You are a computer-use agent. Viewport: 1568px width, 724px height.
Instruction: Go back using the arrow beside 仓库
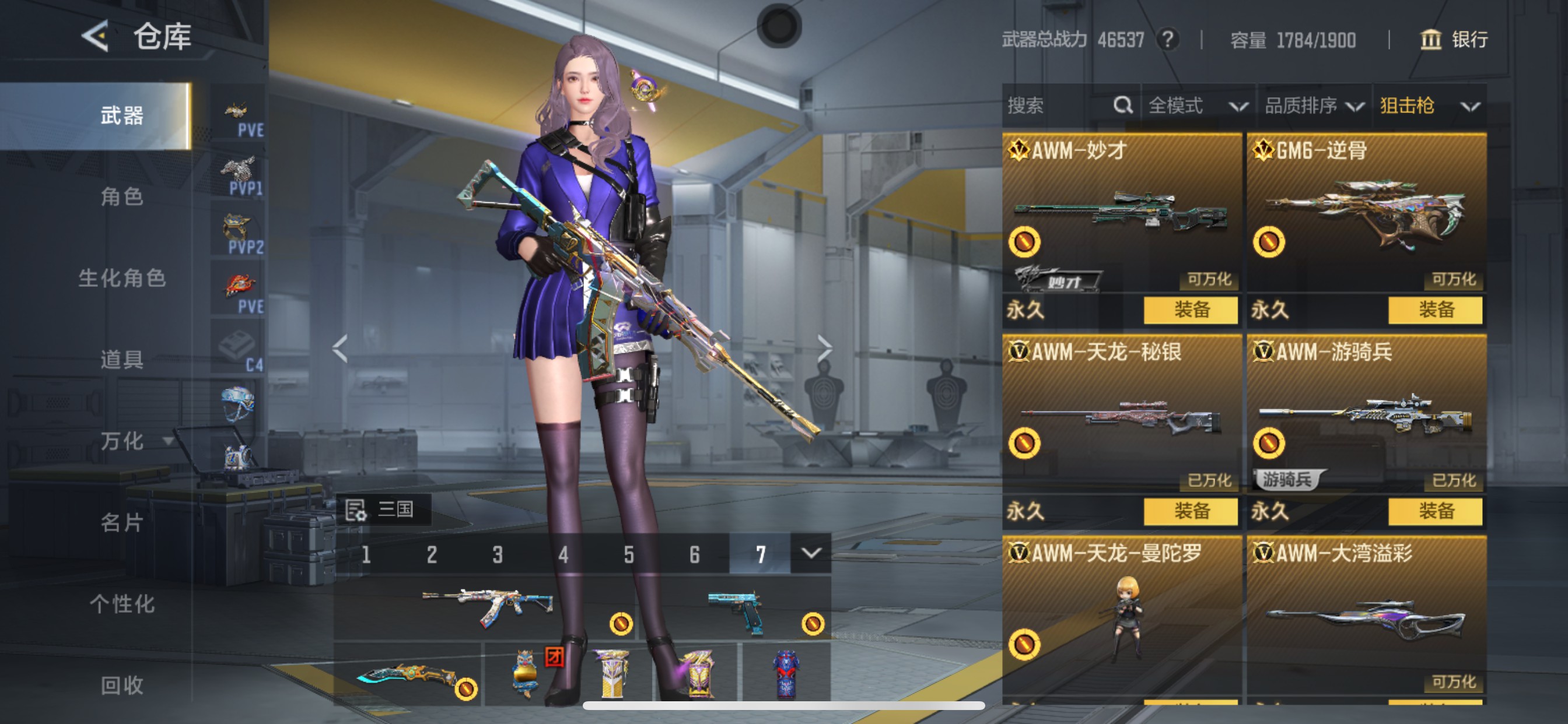point(96,37)
